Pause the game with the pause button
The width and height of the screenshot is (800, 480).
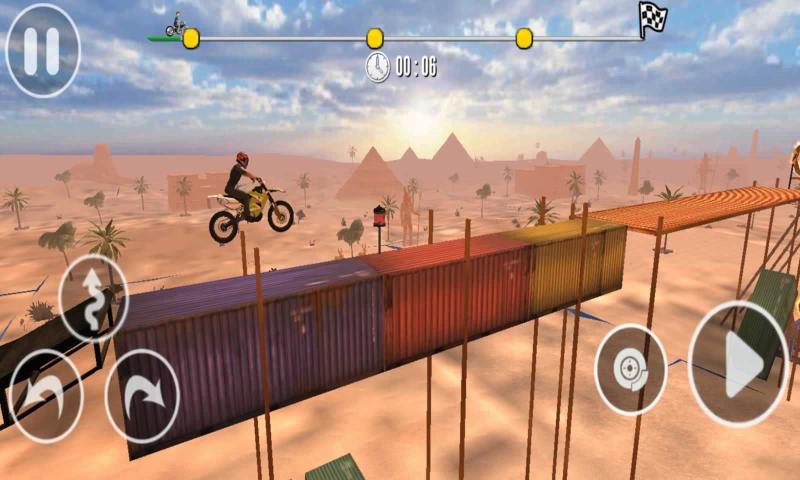click(42, 50)
